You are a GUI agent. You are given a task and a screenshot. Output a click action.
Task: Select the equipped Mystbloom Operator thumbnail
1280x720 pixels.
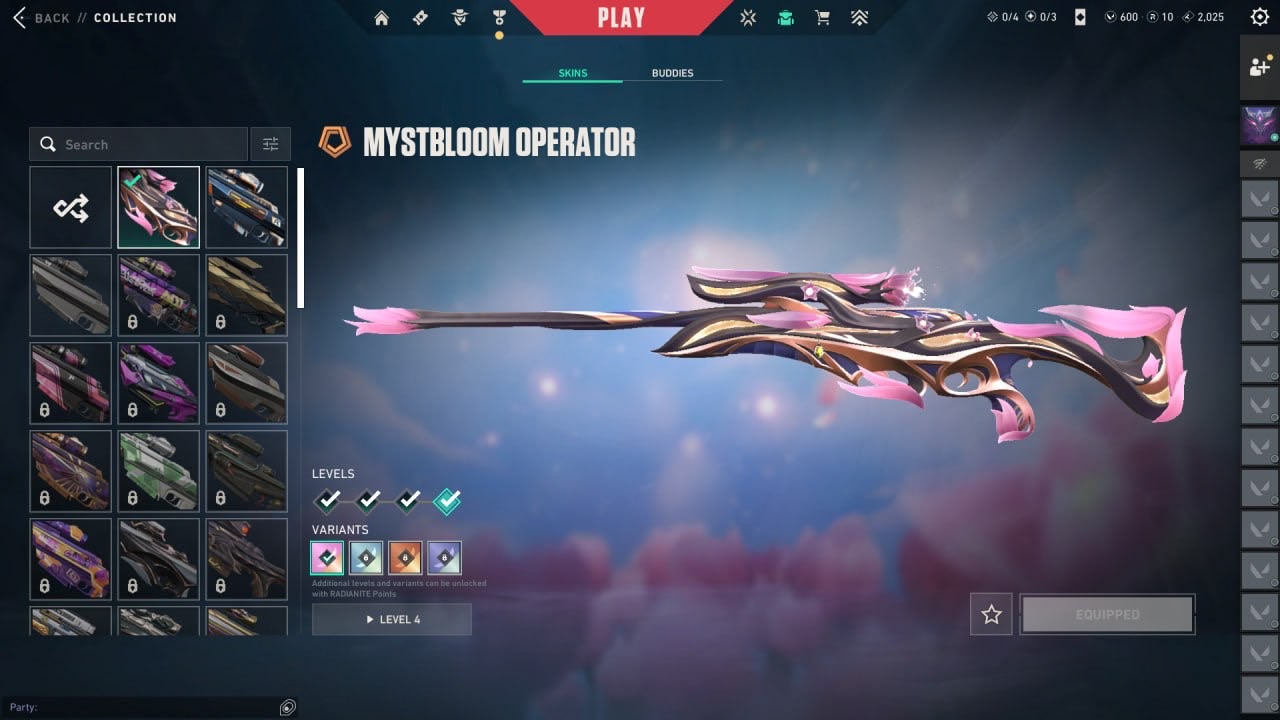coord(158,207)
